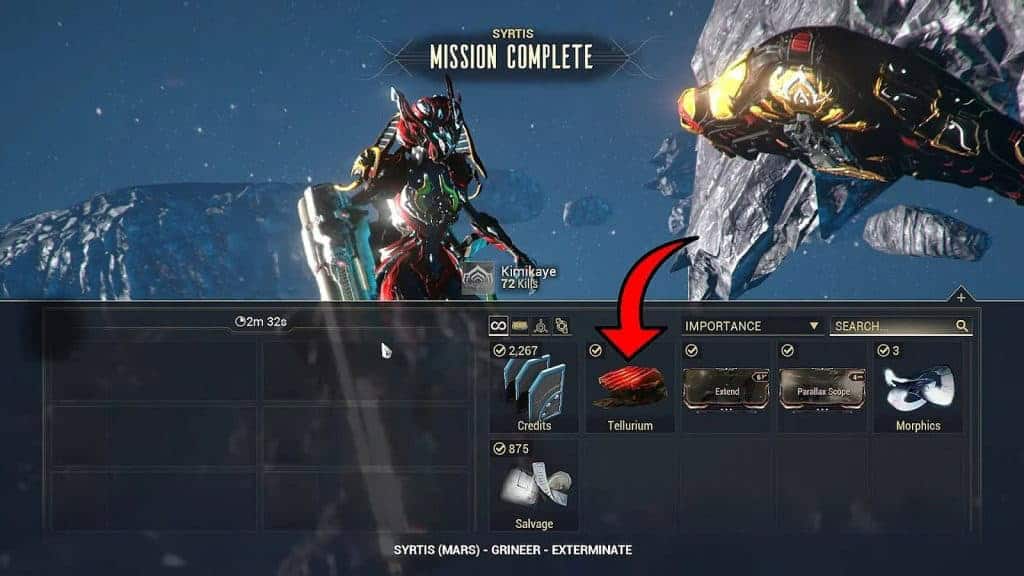Open the Importance sort dropdown
Screen dimensions: 1024x576
752,326
